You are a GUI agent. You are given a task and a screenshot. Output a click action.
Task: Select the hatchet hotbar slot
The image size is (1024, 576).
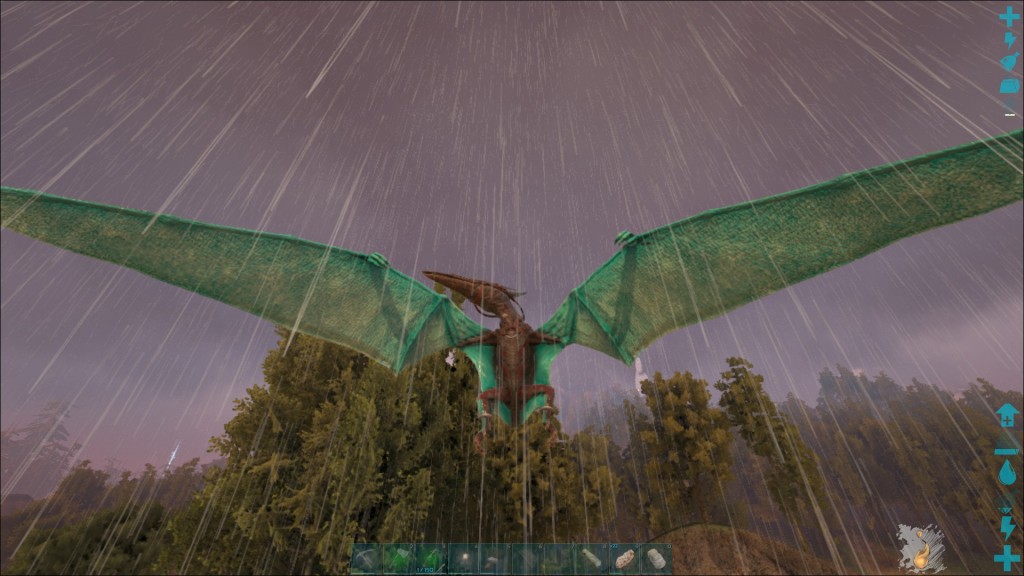pos(398,558)
